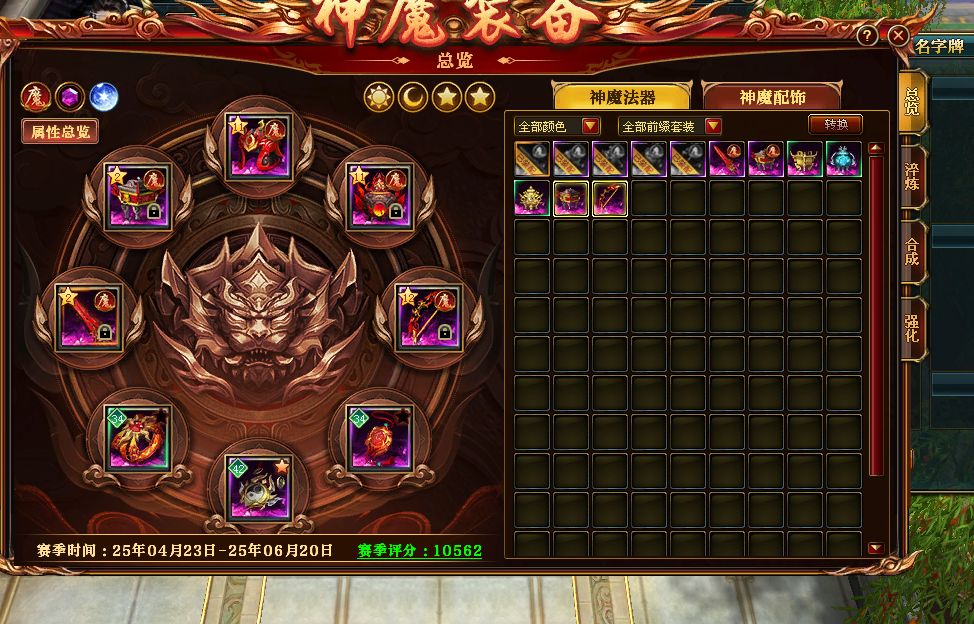Select the equipped fiery ring slot
Screen dimensions: 974x624
[x=140, y=437]
